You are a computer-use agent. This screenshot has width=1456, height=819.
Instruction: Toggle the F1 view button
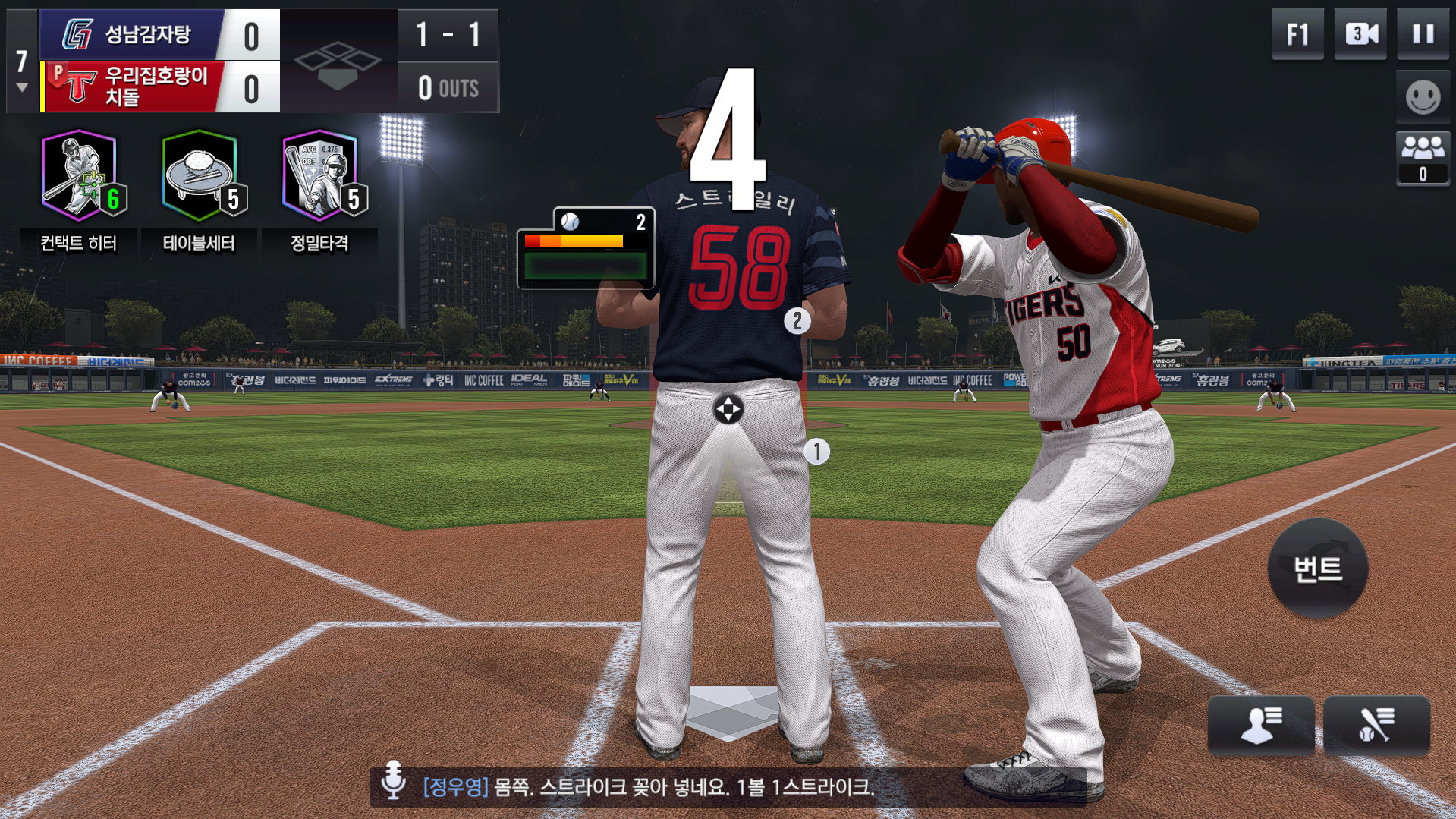[x=1297, y=34]
